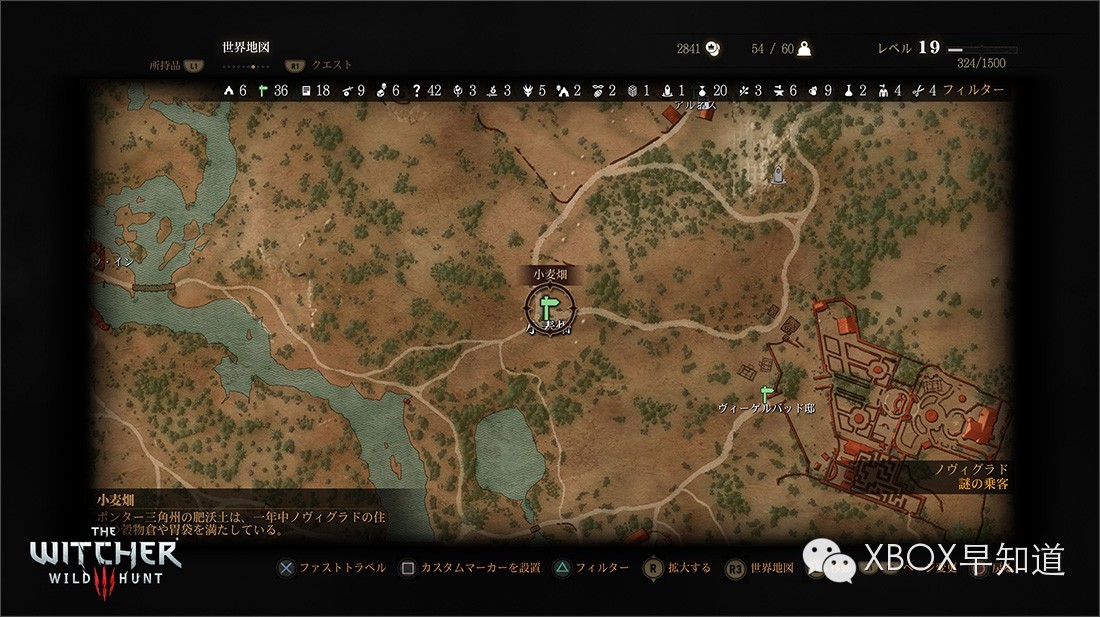
Task: Open the フィルター label on the filter bar
Action: click(x=973, y=90)
